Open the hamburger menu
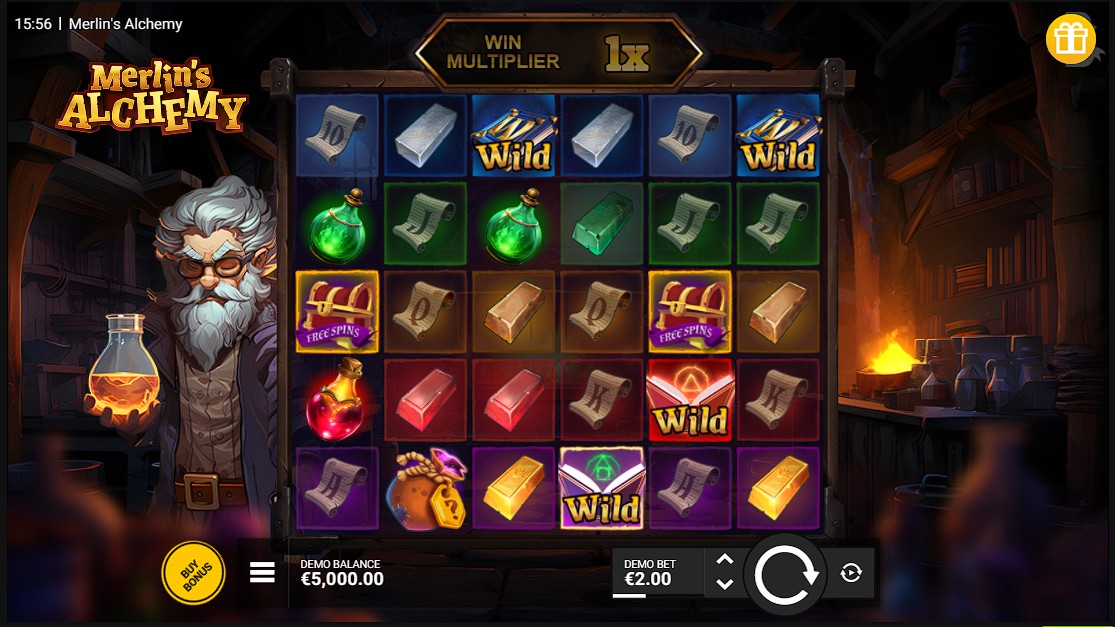Image resolution: width=1115 pixels, height=627 pixels. [x=262, y=573]
